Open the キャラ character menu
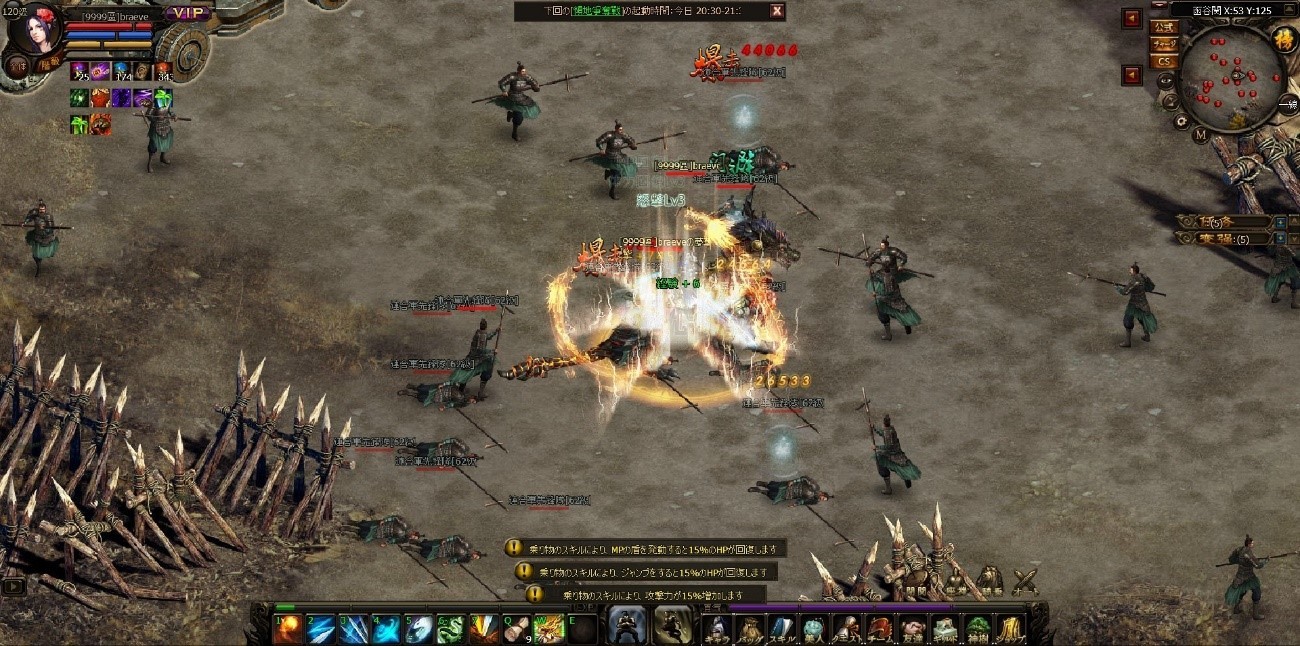The height and width of the screenshot is (646, 1300). (x=716, y=628)
